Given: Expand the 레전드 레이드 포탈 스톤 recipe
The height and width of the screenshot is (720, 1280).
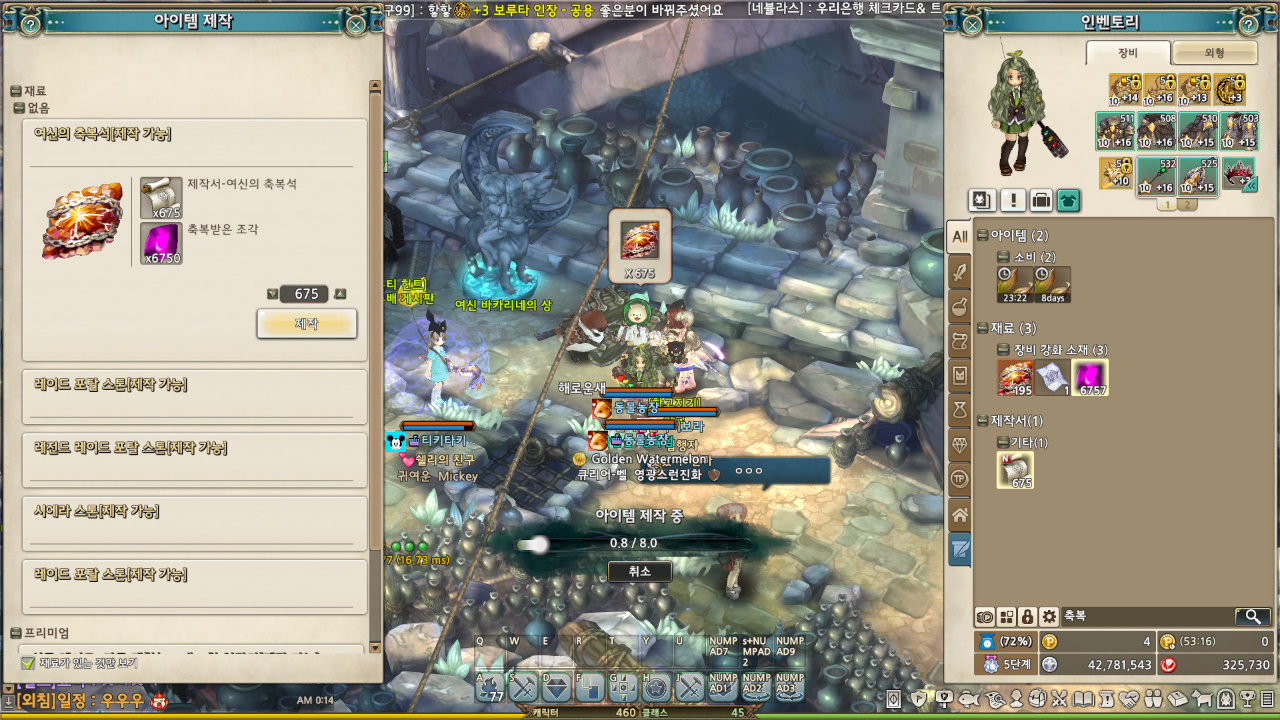Looking at the screenshot, I should (x=194, y=448).
